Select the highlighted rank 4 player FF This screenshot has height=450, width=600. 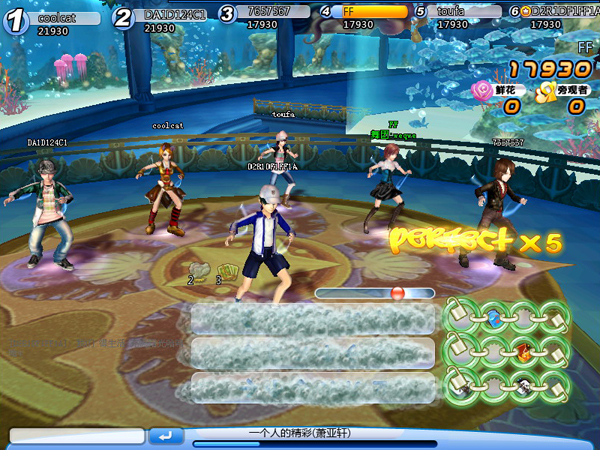372,12
